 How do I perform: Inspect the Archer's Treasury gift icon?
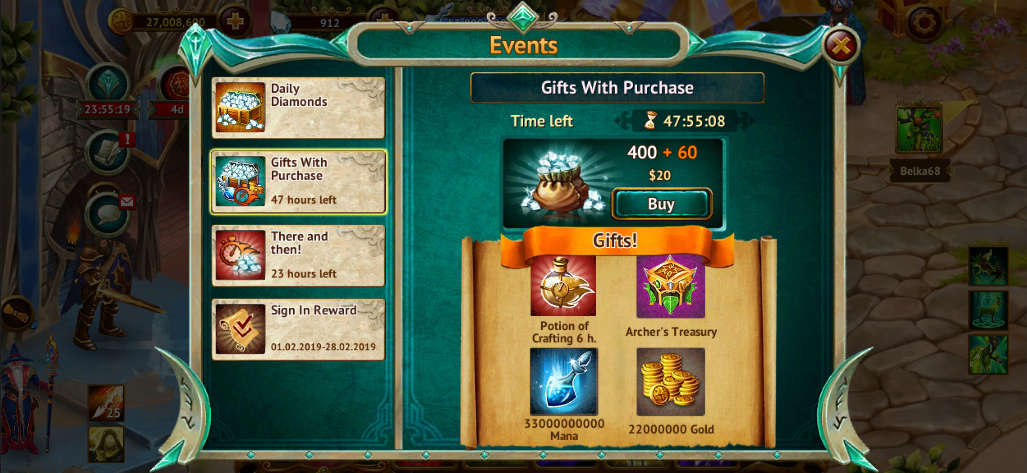670,286
